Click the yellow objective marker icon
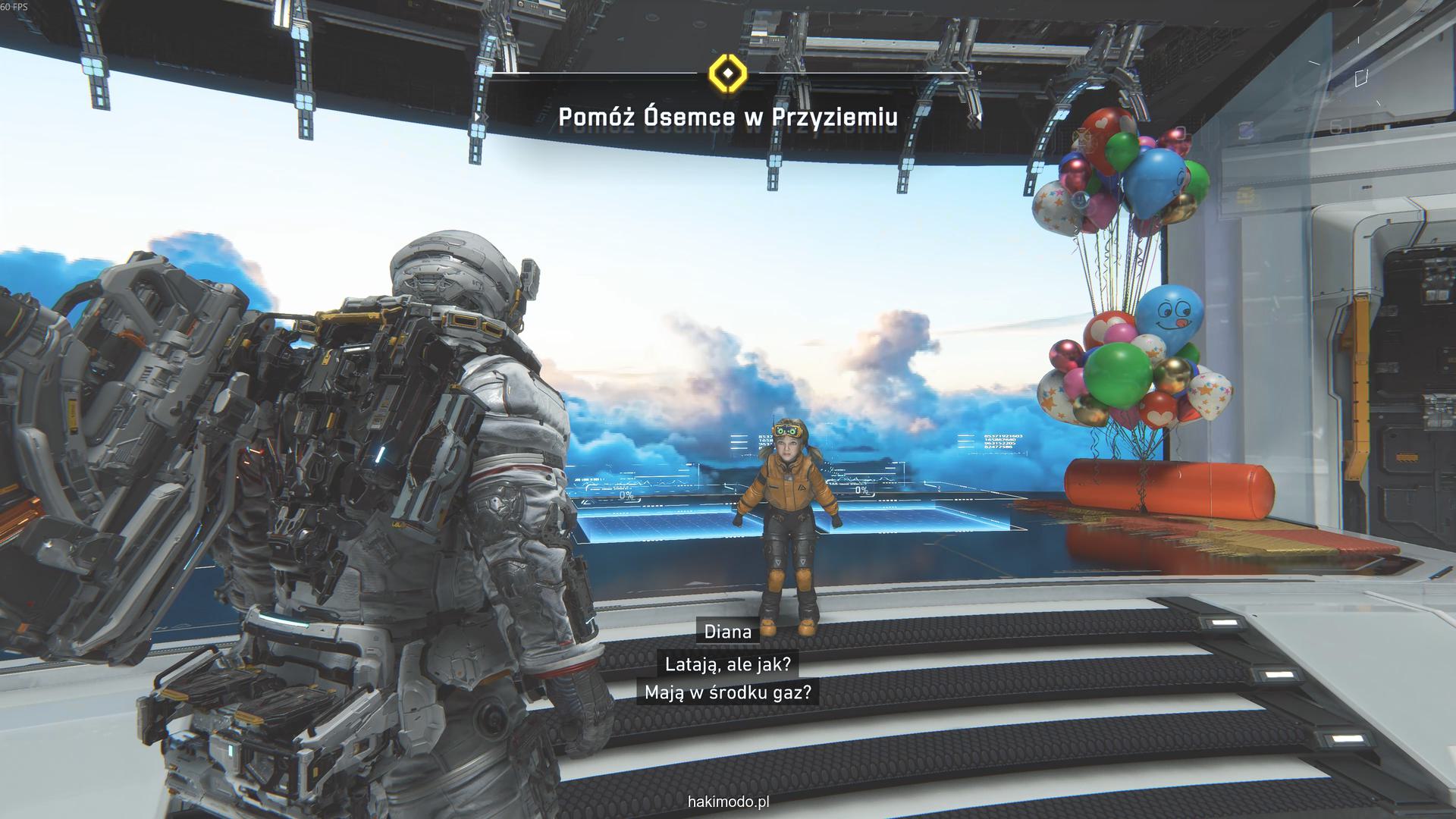Screen dimensions: 1456x819 click(x=727, y=73)
